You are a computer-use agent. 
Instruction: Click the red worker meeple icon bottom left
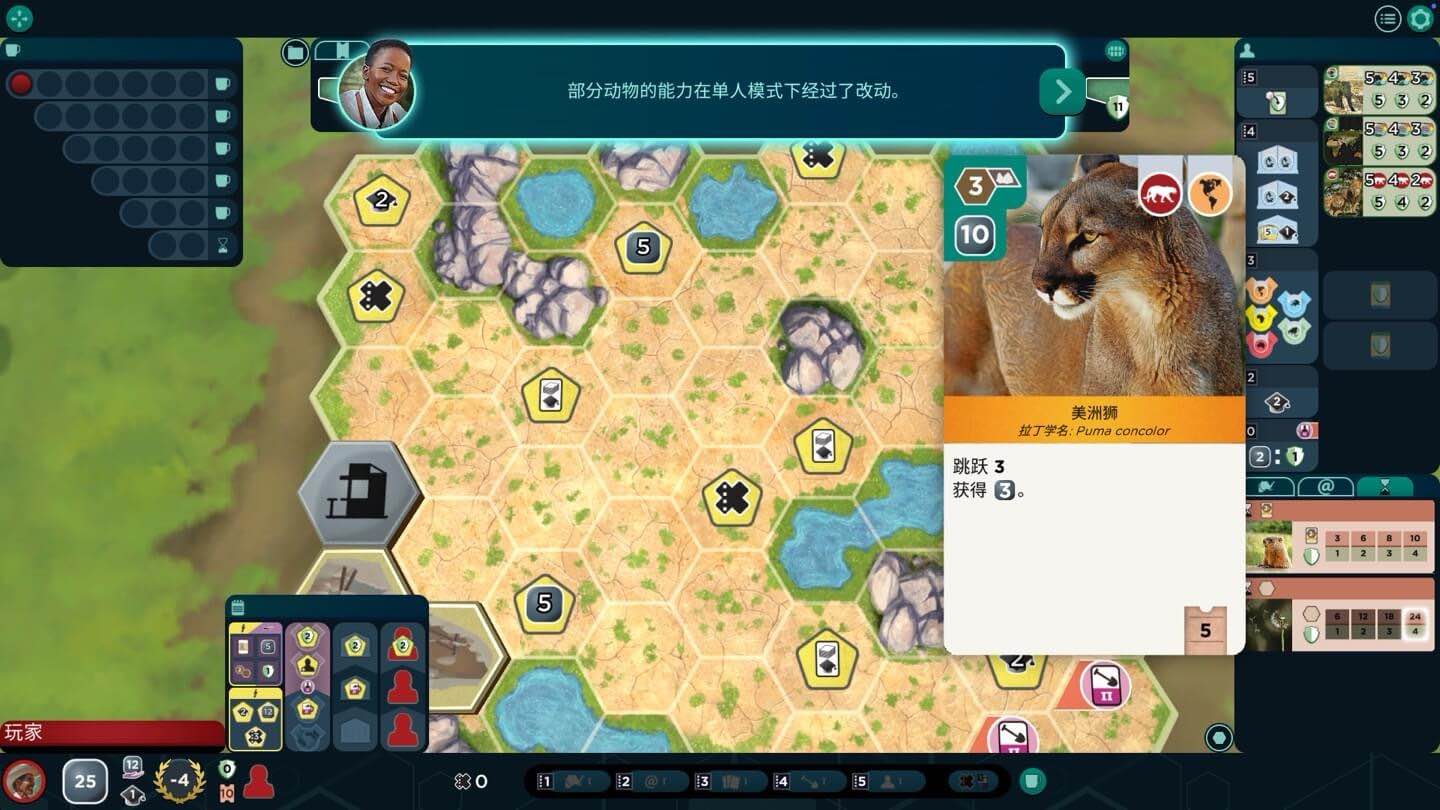click(257, 781)
